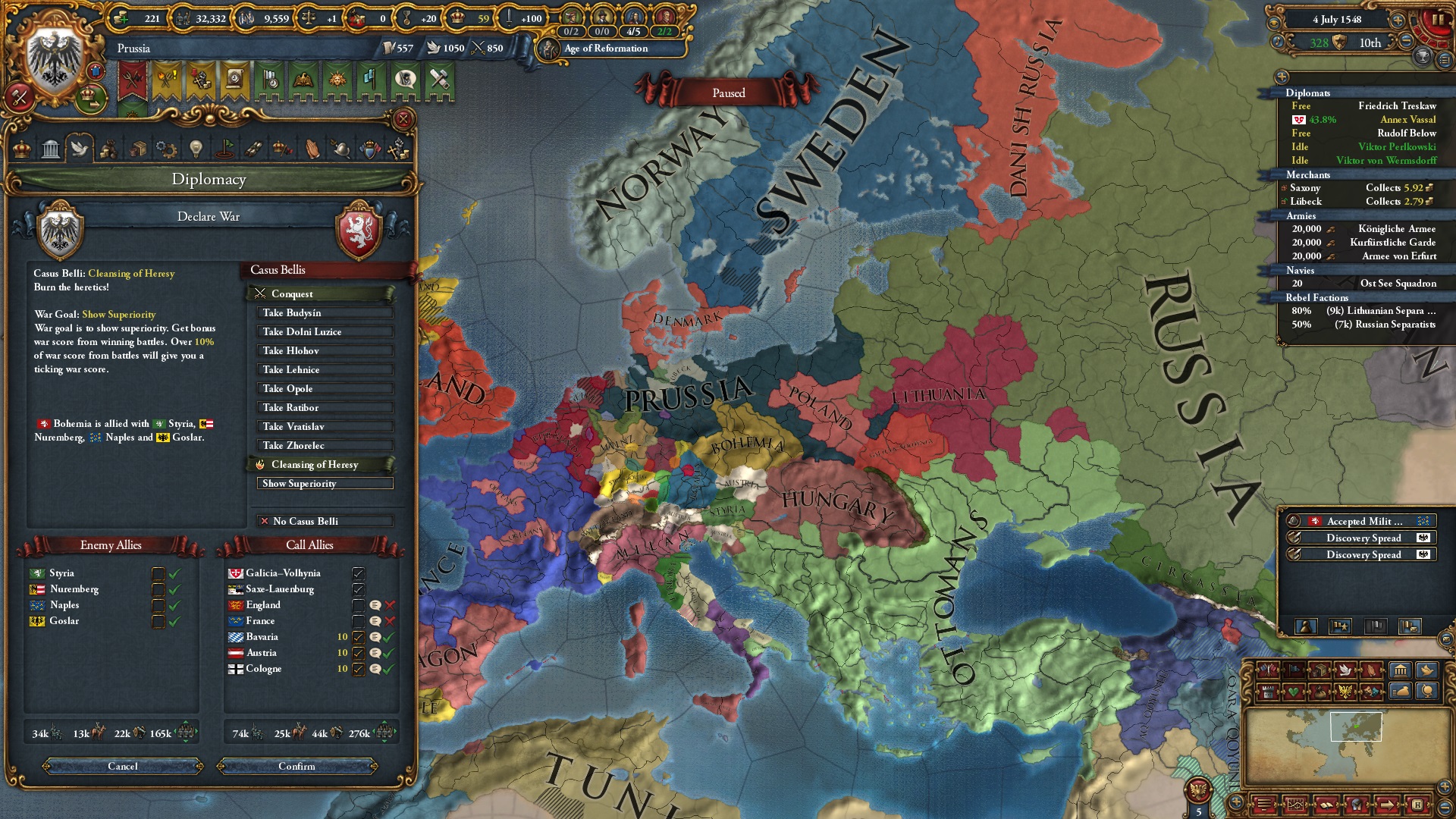
Task: Check England's call to arms box
Action: click(359, 606)
